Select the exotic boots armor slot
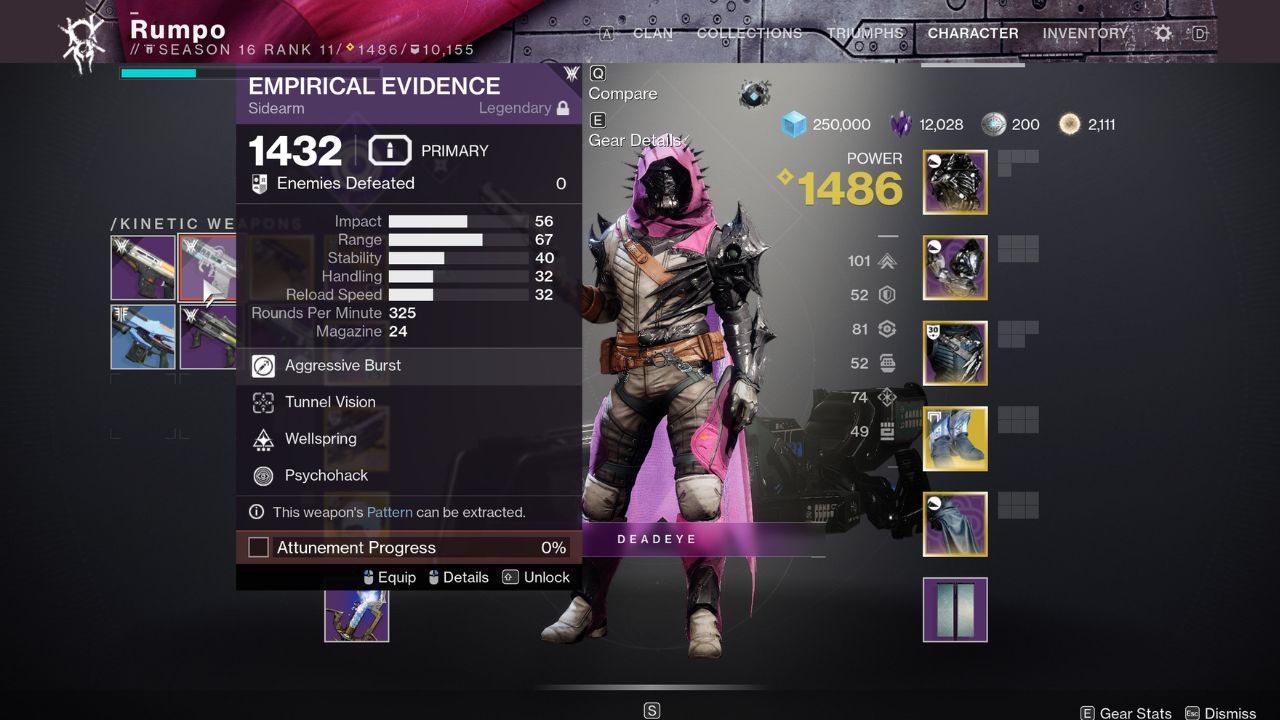Screen dimensions: 1280x720 (x=955, y=438)
